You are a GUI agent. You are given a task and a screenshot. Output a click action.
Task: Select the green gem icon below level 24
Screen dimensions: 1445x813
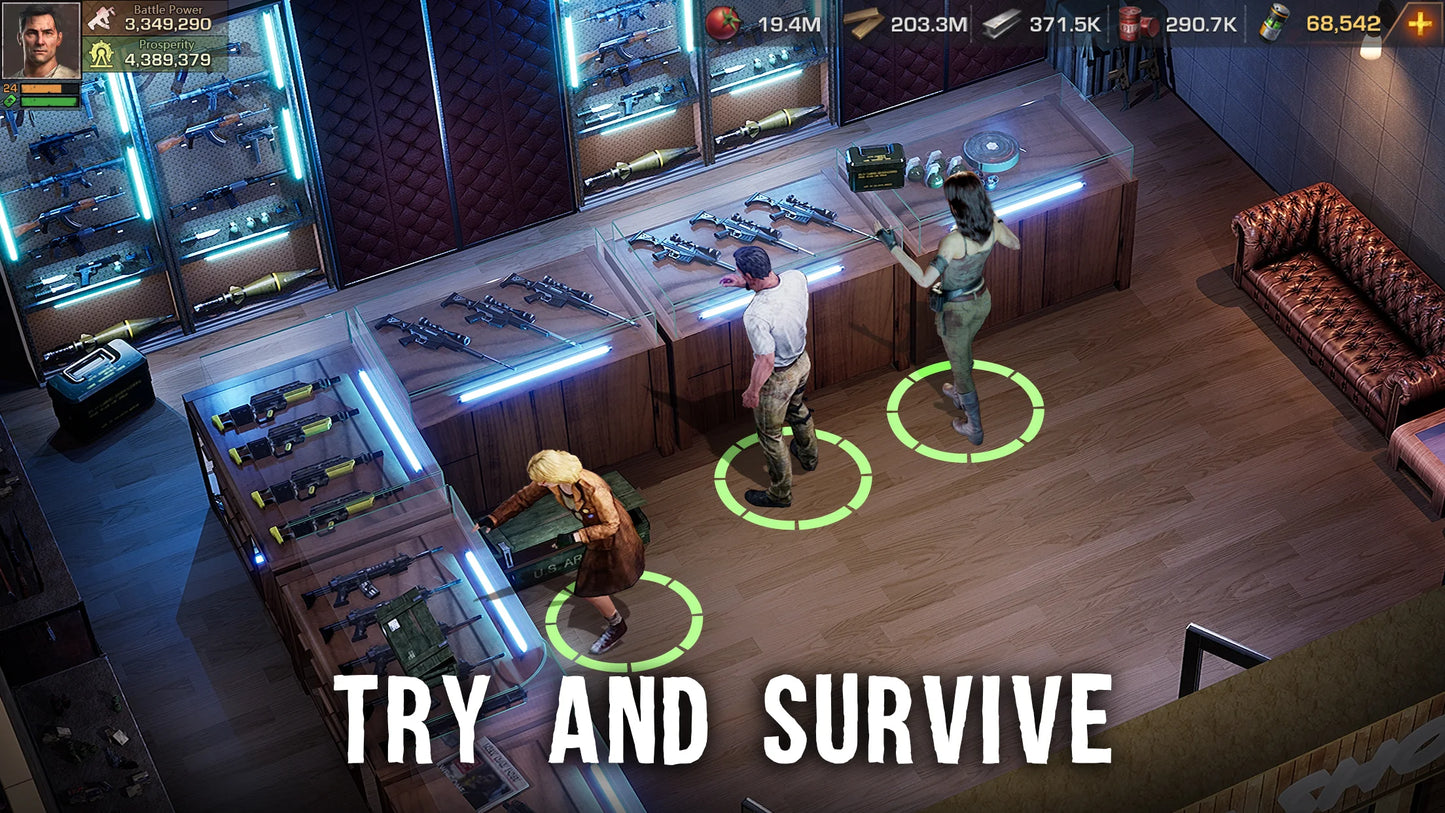pos(10,100)
